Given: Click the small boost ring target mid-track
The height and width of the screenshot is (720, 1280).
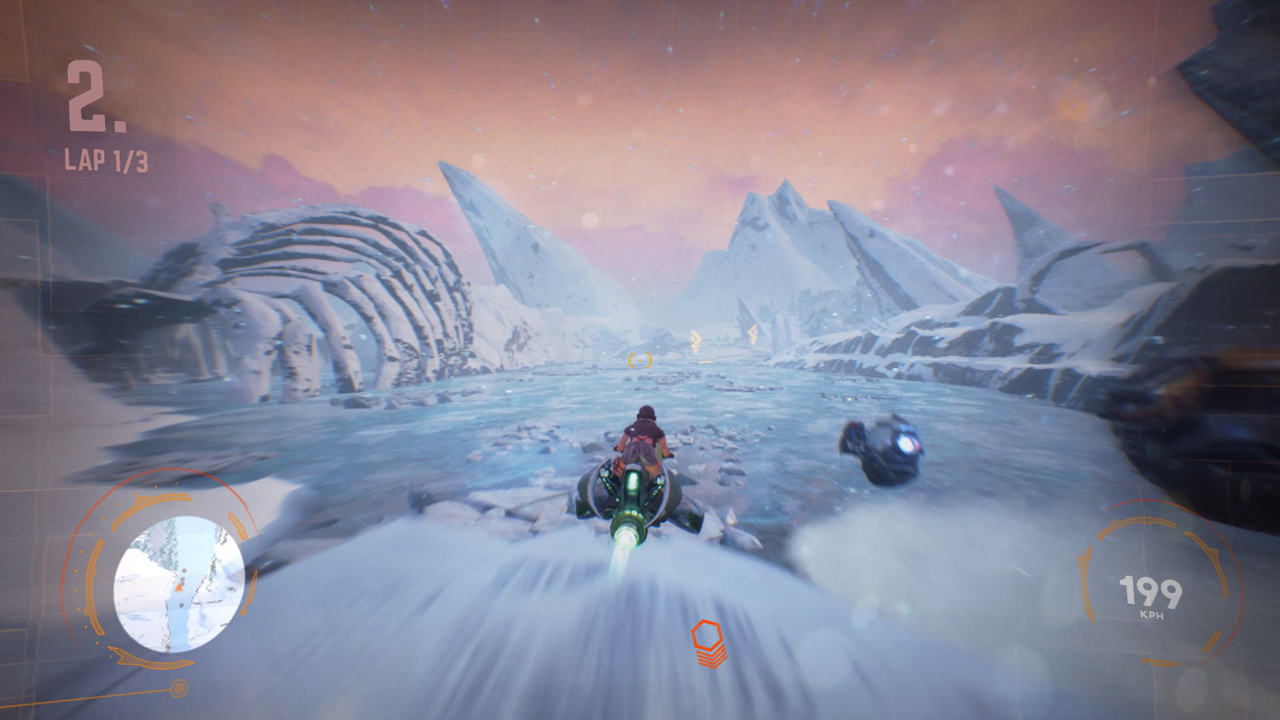Looking at the screenshot, I should [x=640, y=361].
